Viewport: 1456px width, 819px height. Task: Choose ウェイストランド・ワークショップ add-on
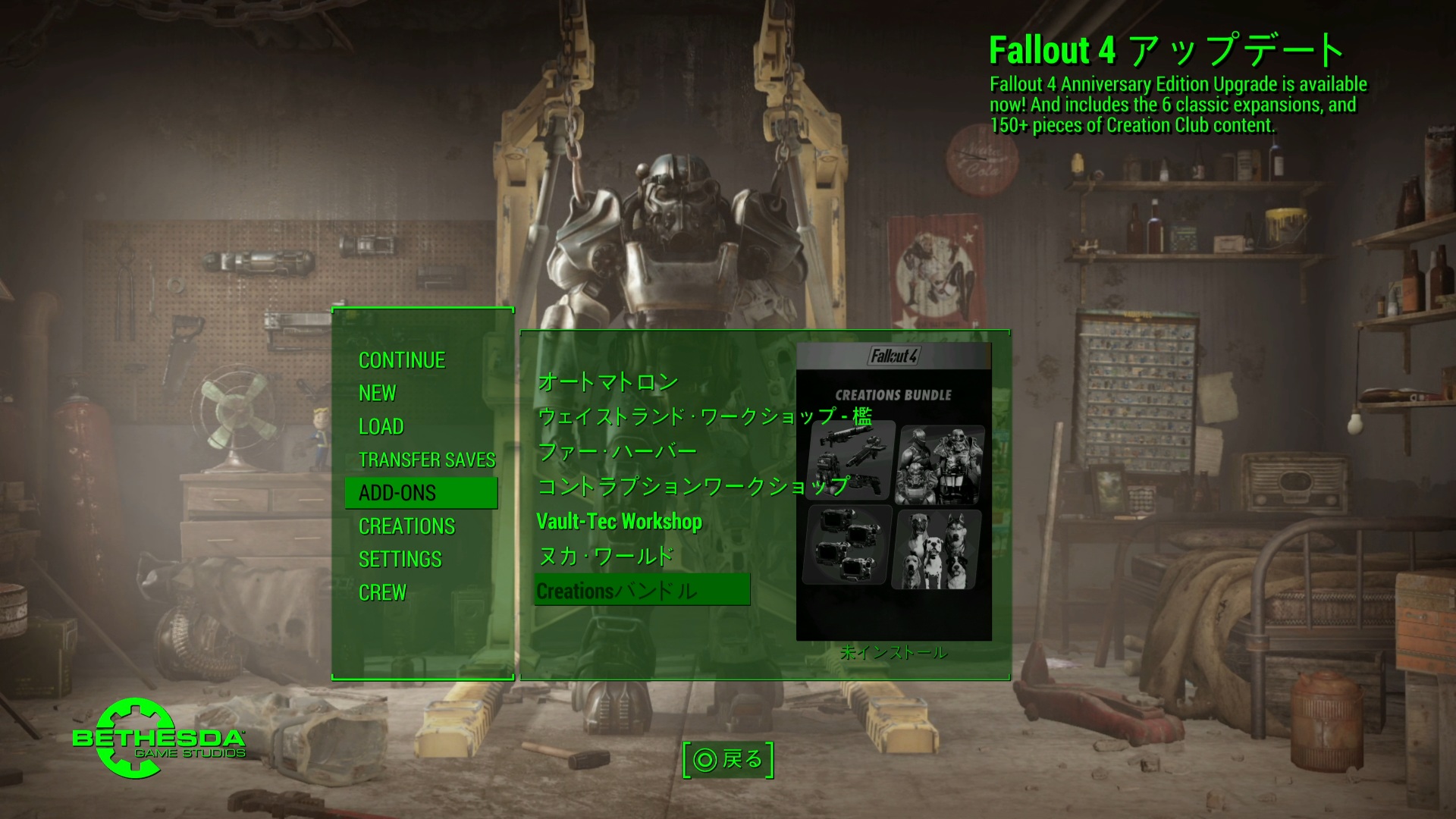pos(704,416)
